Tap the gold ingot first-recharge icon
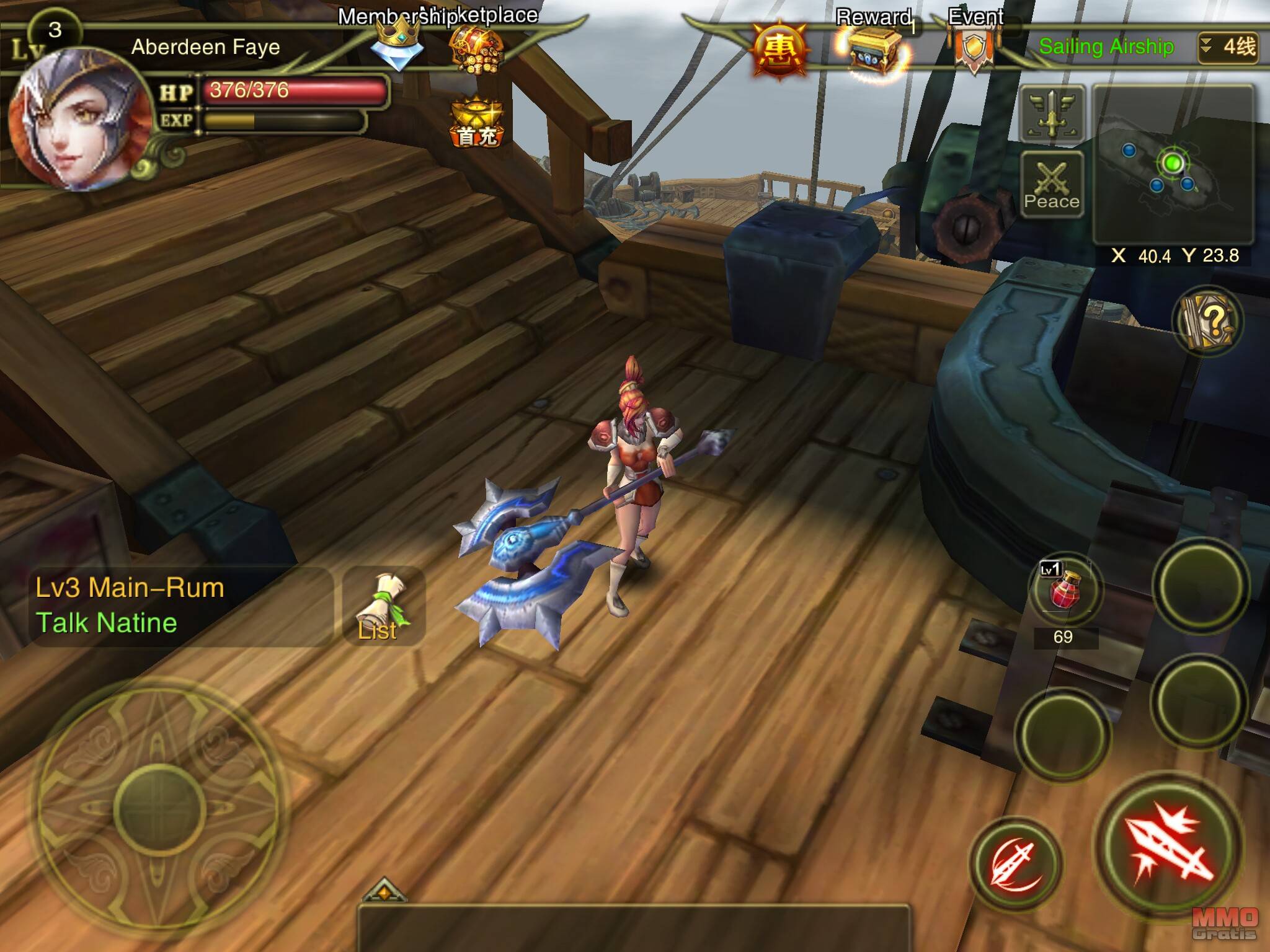This screenshot has width=1270, height=952. pos(476,123)
